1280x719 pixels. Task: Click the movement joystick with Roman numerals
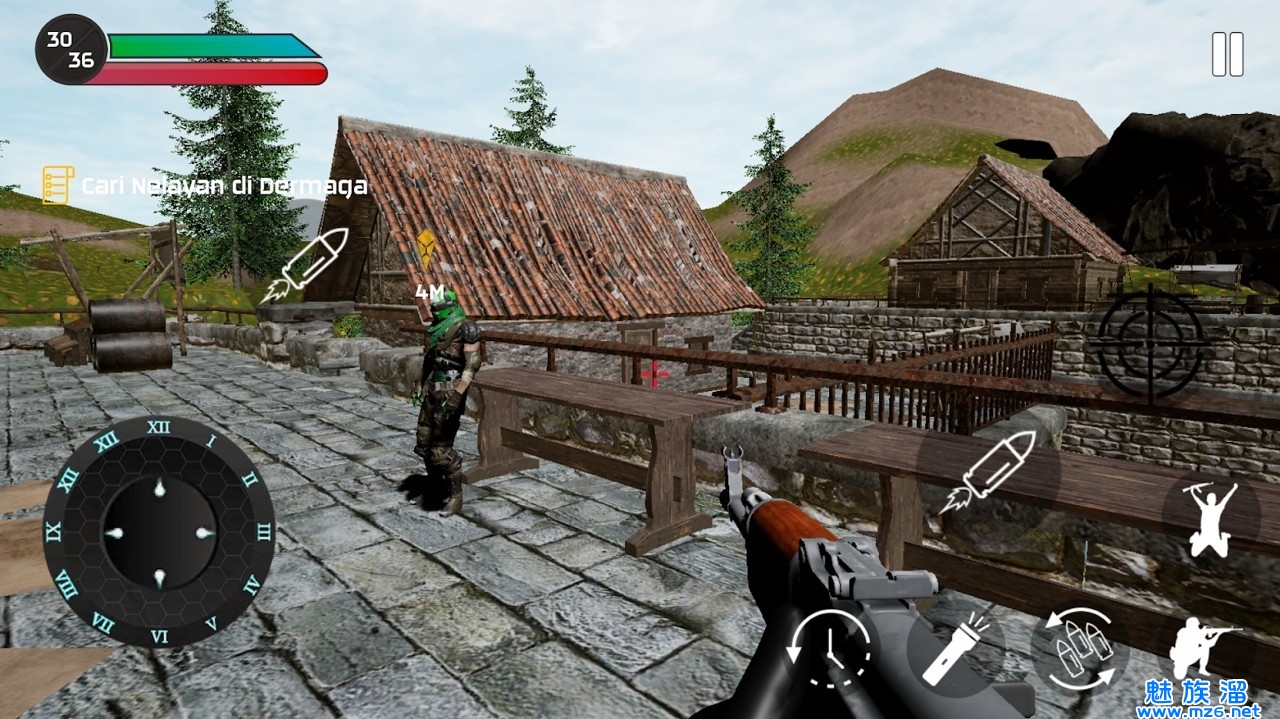(x=158, y=532)
